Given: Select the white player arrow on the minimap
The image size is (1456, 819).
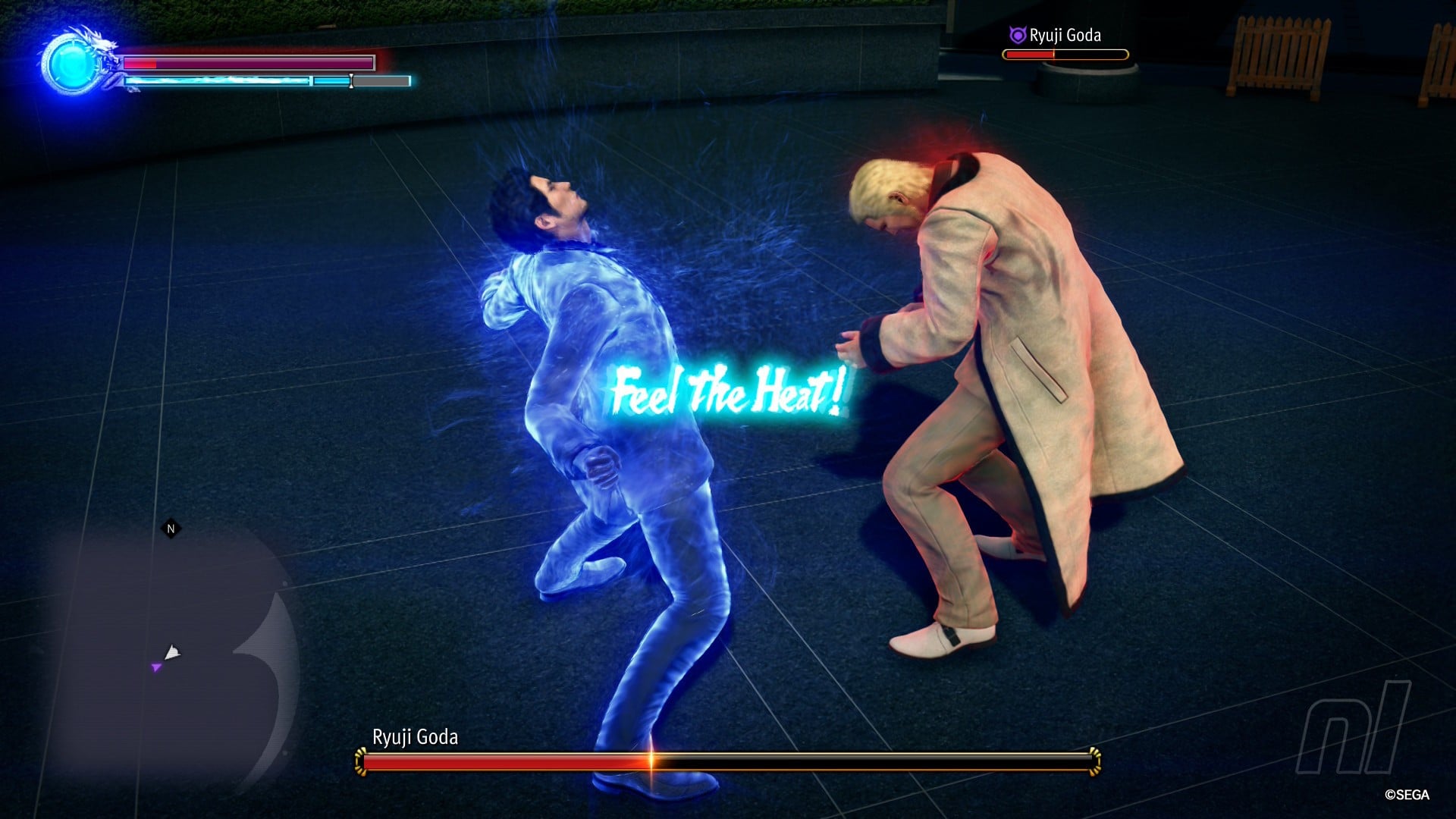Looking at the screenshot, I should point(172,651).
